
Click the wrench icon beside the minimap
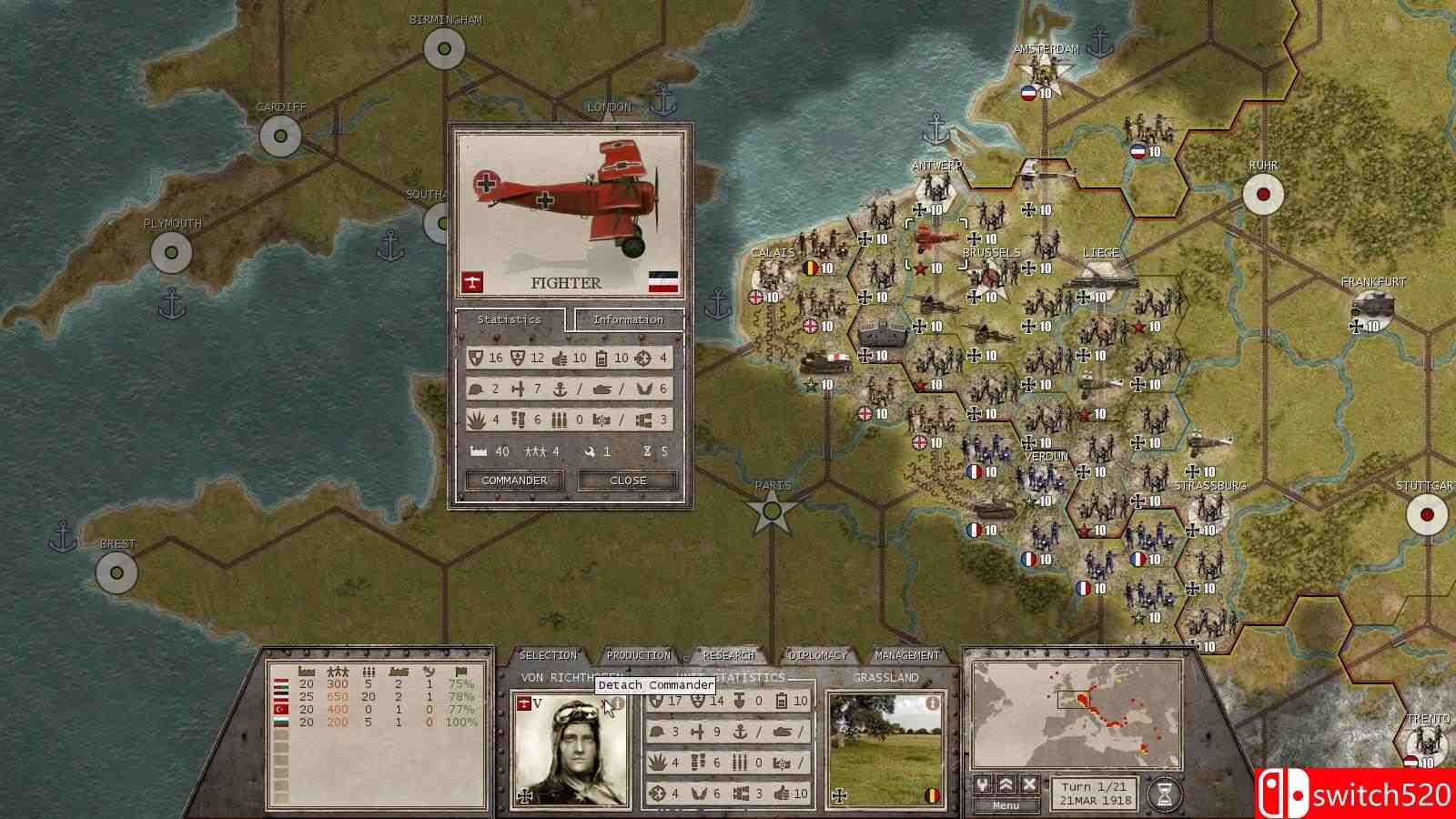(982, 783)
